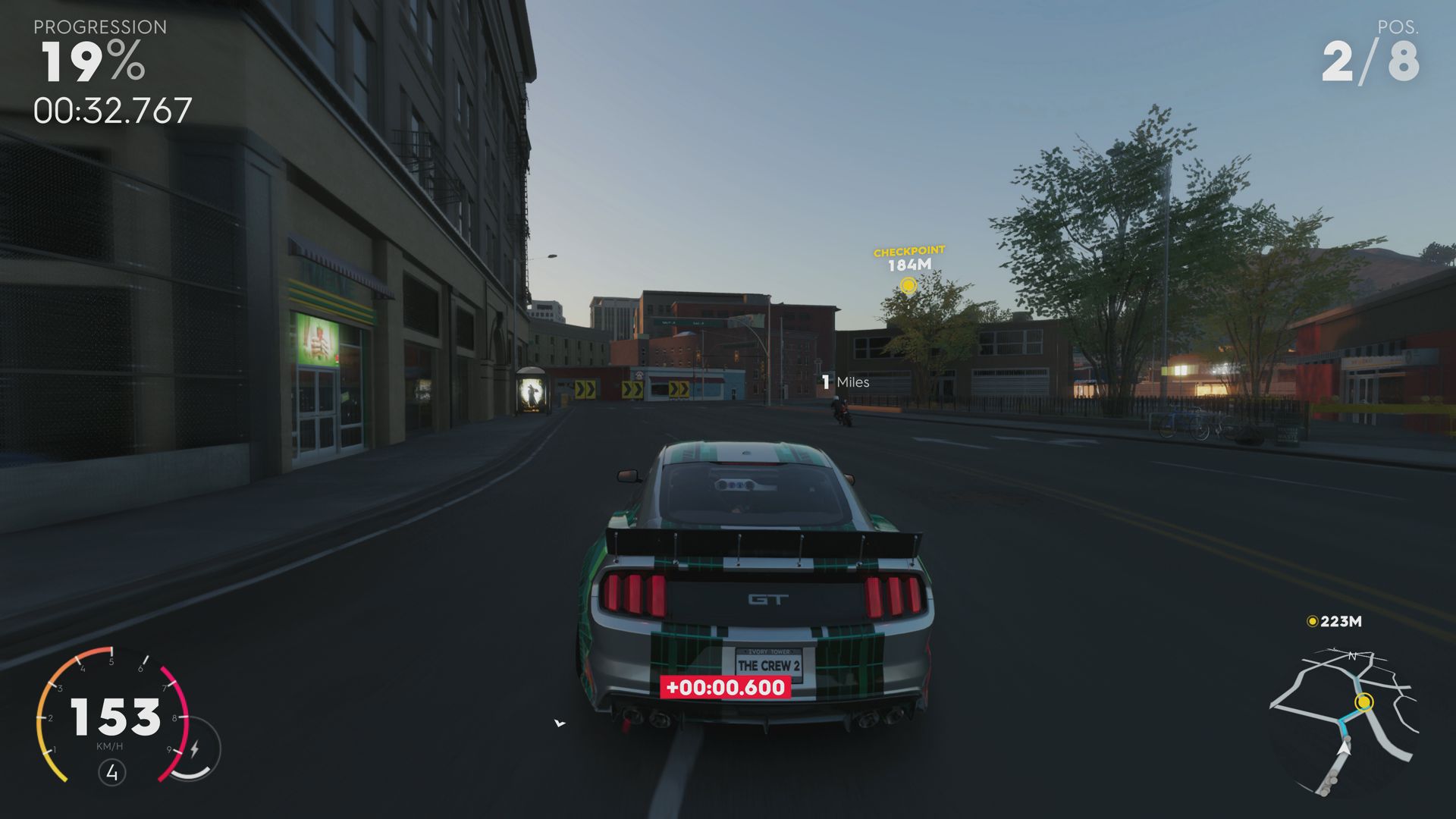Click the yellow dot above 1 Miles marker
Screen dimensions: 1456x819
(908, 286)
